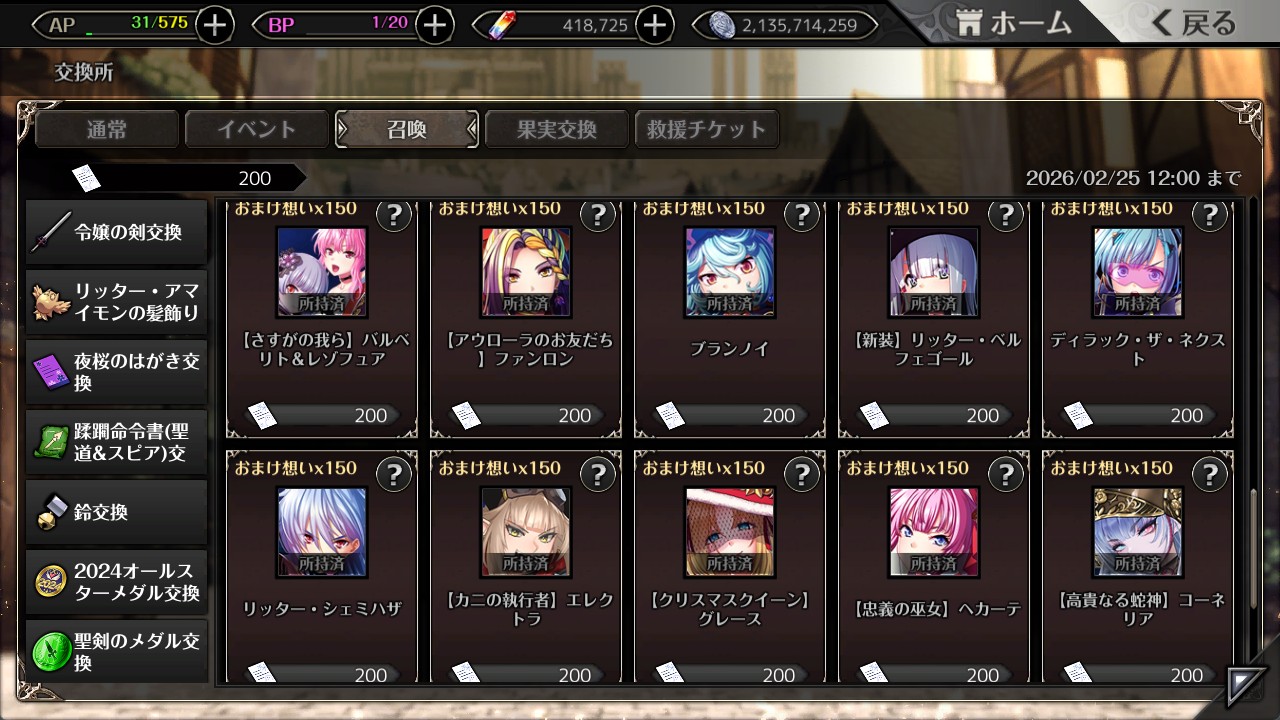Select the 召喚 tab

(x=407, y=129)
